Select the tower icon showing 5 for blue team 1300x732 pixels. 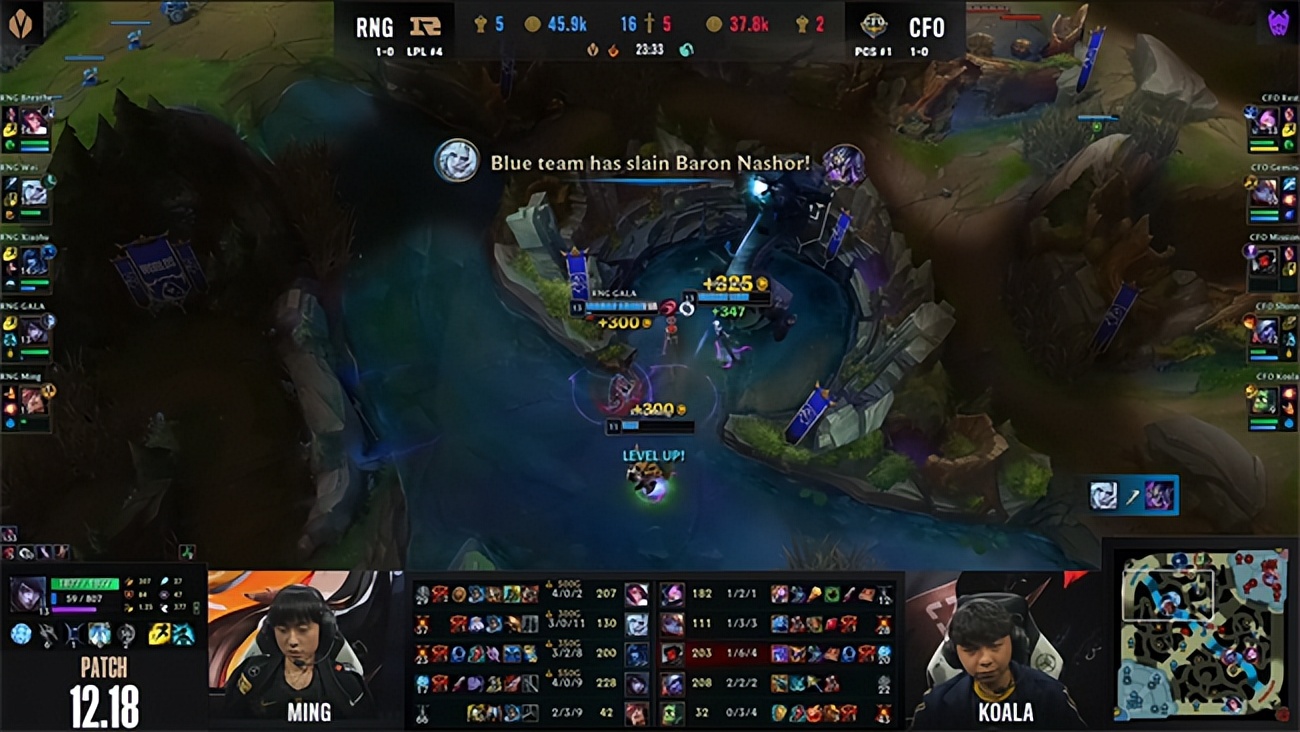[x=478, y=24]
